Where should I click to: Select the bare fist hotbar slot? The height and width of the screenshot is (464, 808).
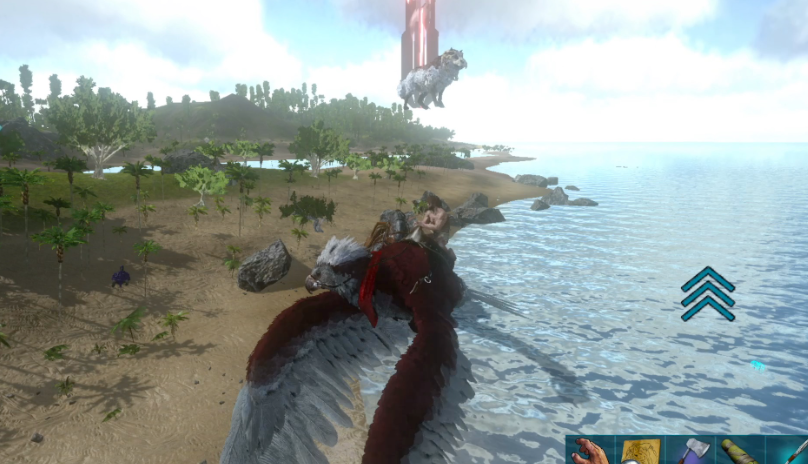(591, 451)
